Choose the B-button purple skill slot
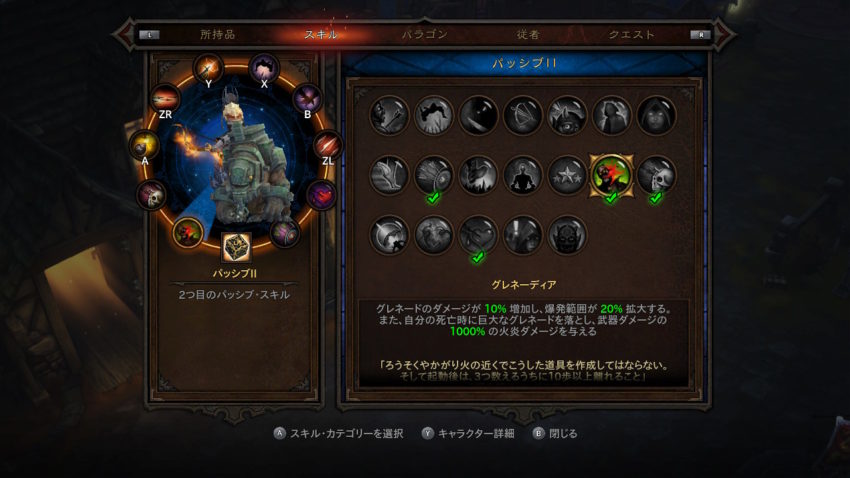Image resolution: width=850 pixels, height=478 pixels. (x=306, y=98)
